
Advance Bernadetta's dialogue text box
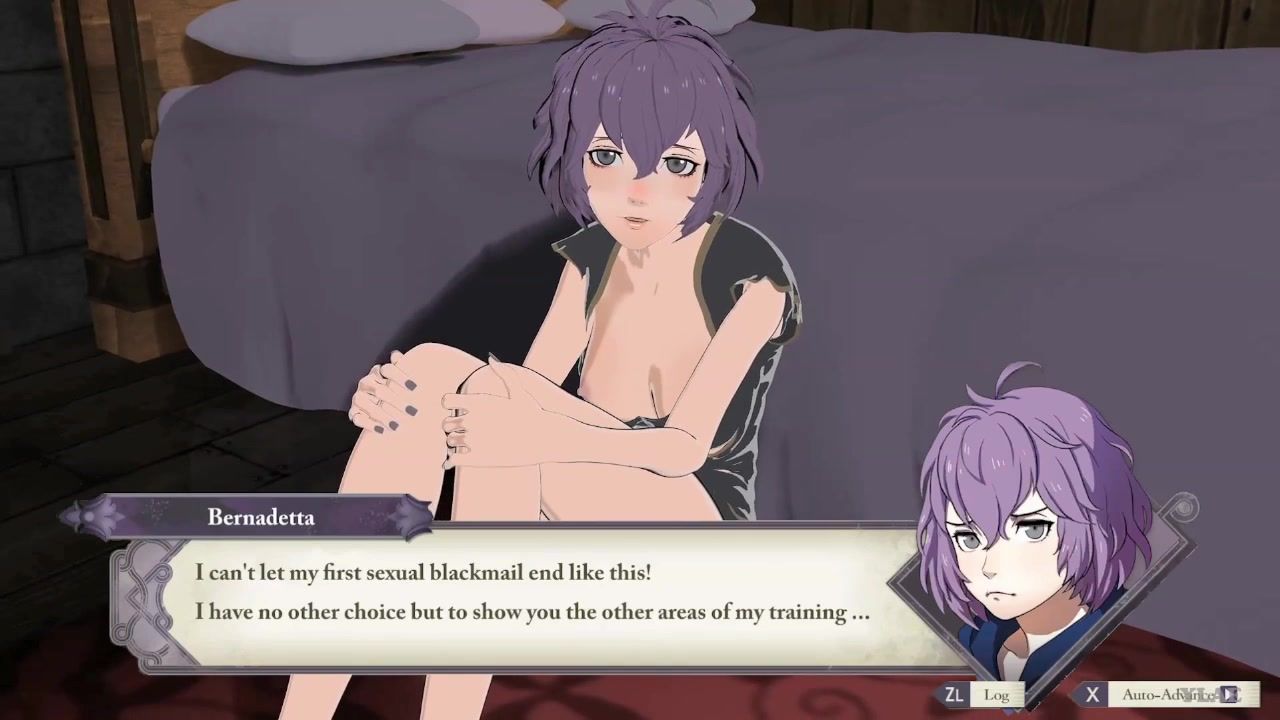pyautogui.click(x=530, y=593)
